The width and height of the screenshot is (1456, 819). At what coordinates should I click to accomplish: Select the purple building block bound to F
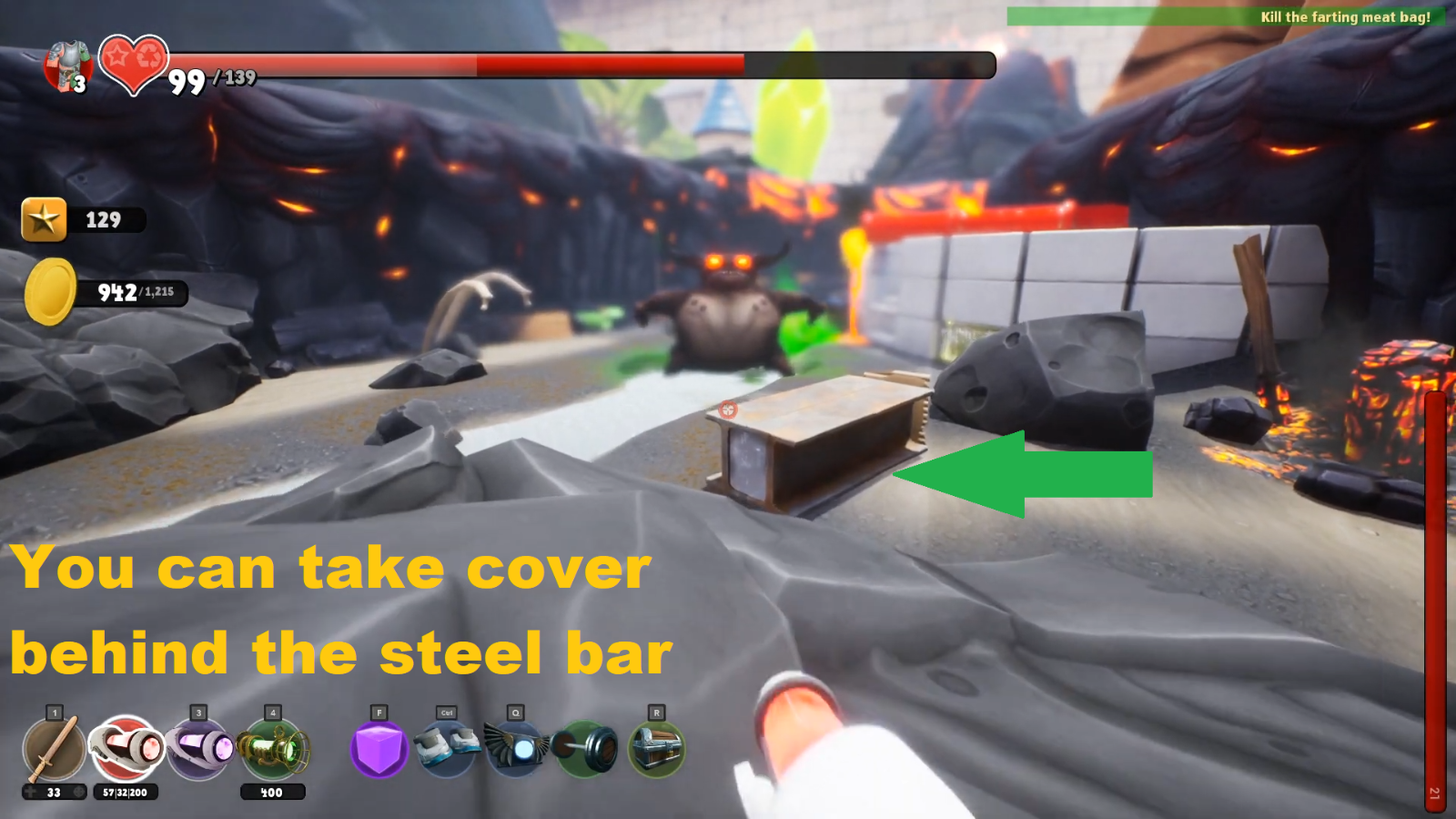point(379,748)
